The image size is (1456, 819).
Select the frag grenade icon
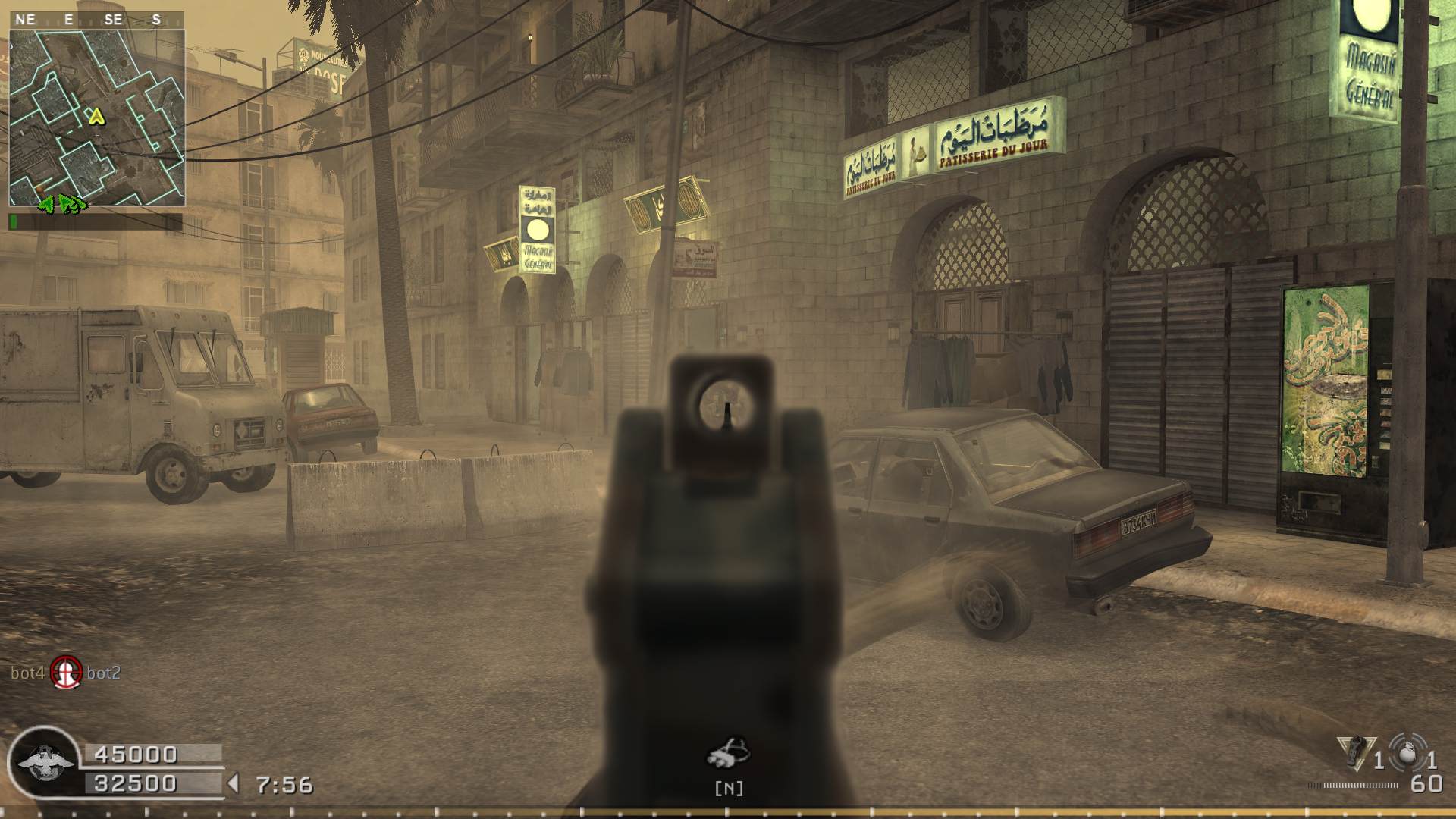(x=1408, y=751)
